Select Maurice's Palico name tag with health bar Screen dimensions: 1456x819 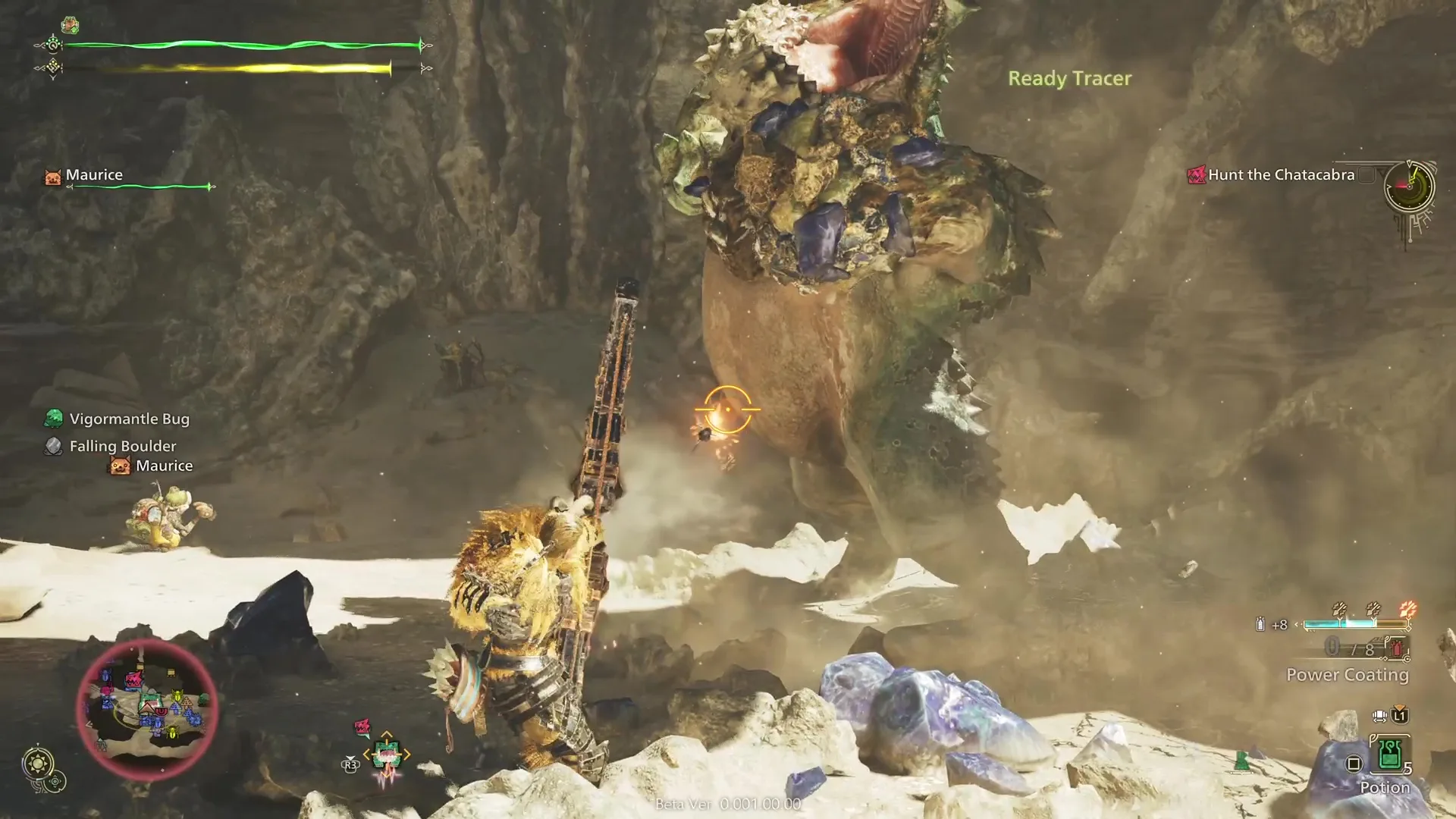pos(94,175)
